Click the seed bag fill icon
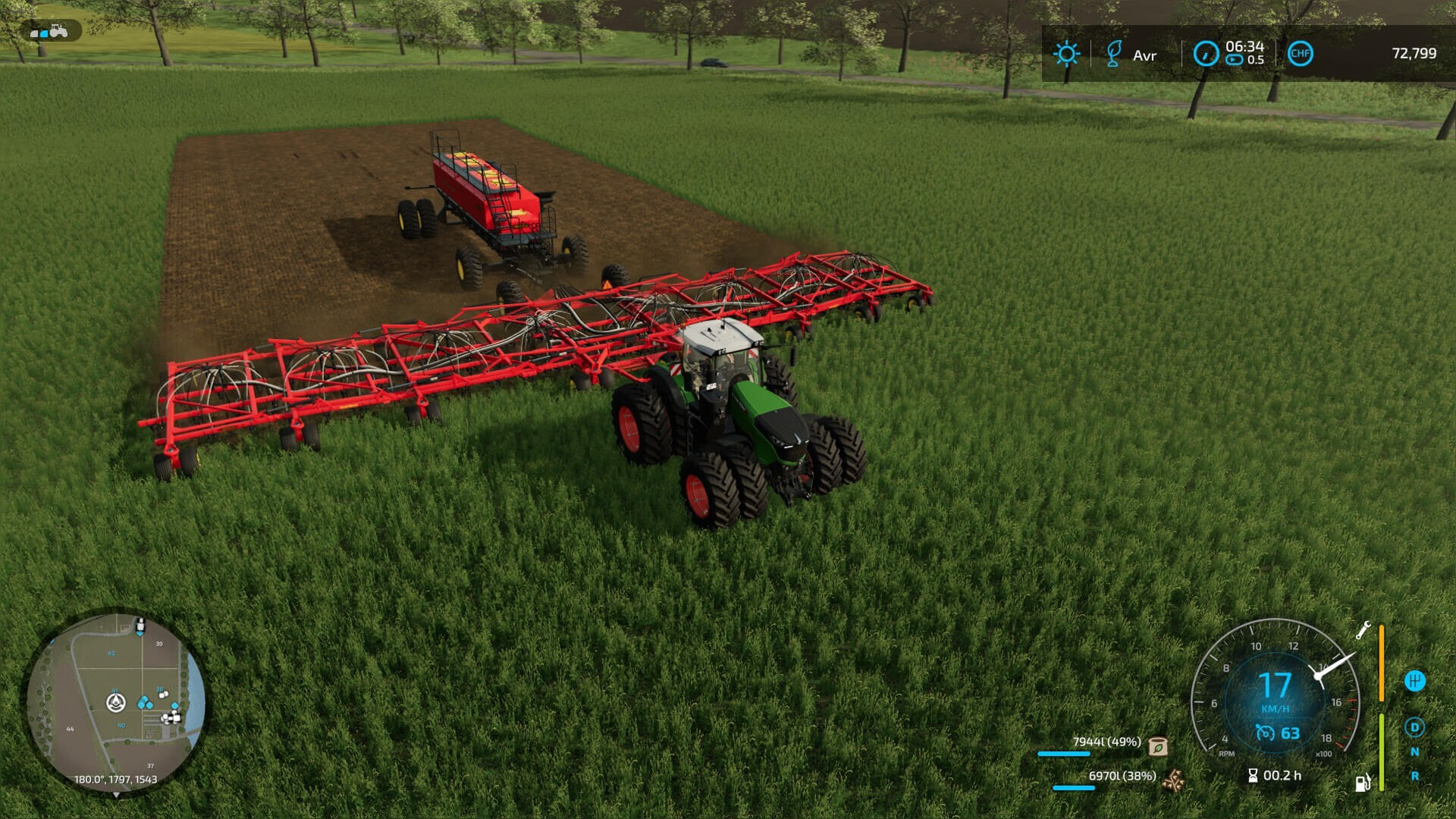Image resolution: width=1456 pixels, height=819 pixels. (x=1158, y=746)
